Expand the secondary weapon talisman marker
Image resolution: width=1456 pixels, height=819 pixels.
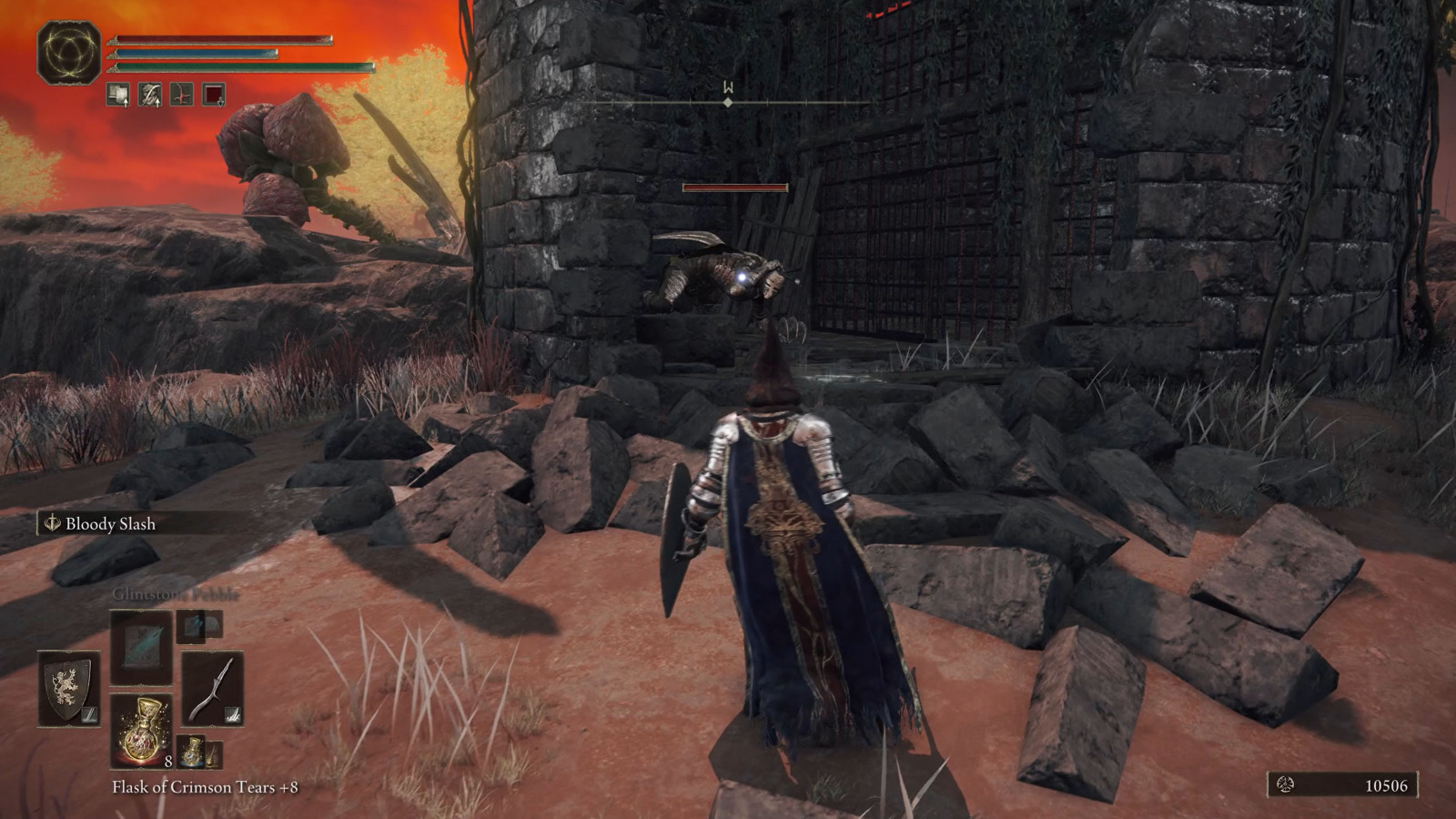(232, 713)
